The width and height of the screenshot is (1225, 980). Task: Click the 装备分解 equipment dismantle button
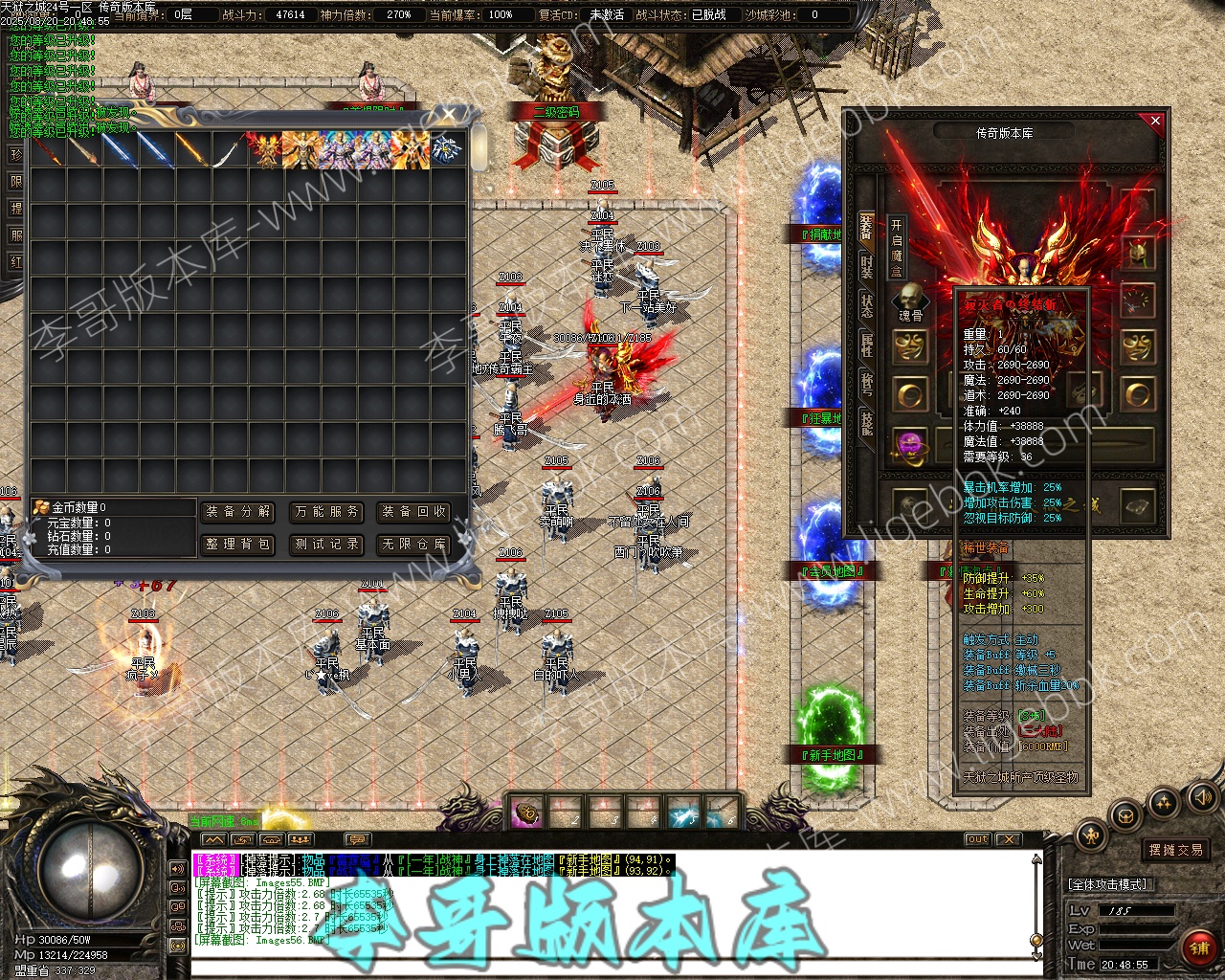pyautogui.click(x=238, y=512)
